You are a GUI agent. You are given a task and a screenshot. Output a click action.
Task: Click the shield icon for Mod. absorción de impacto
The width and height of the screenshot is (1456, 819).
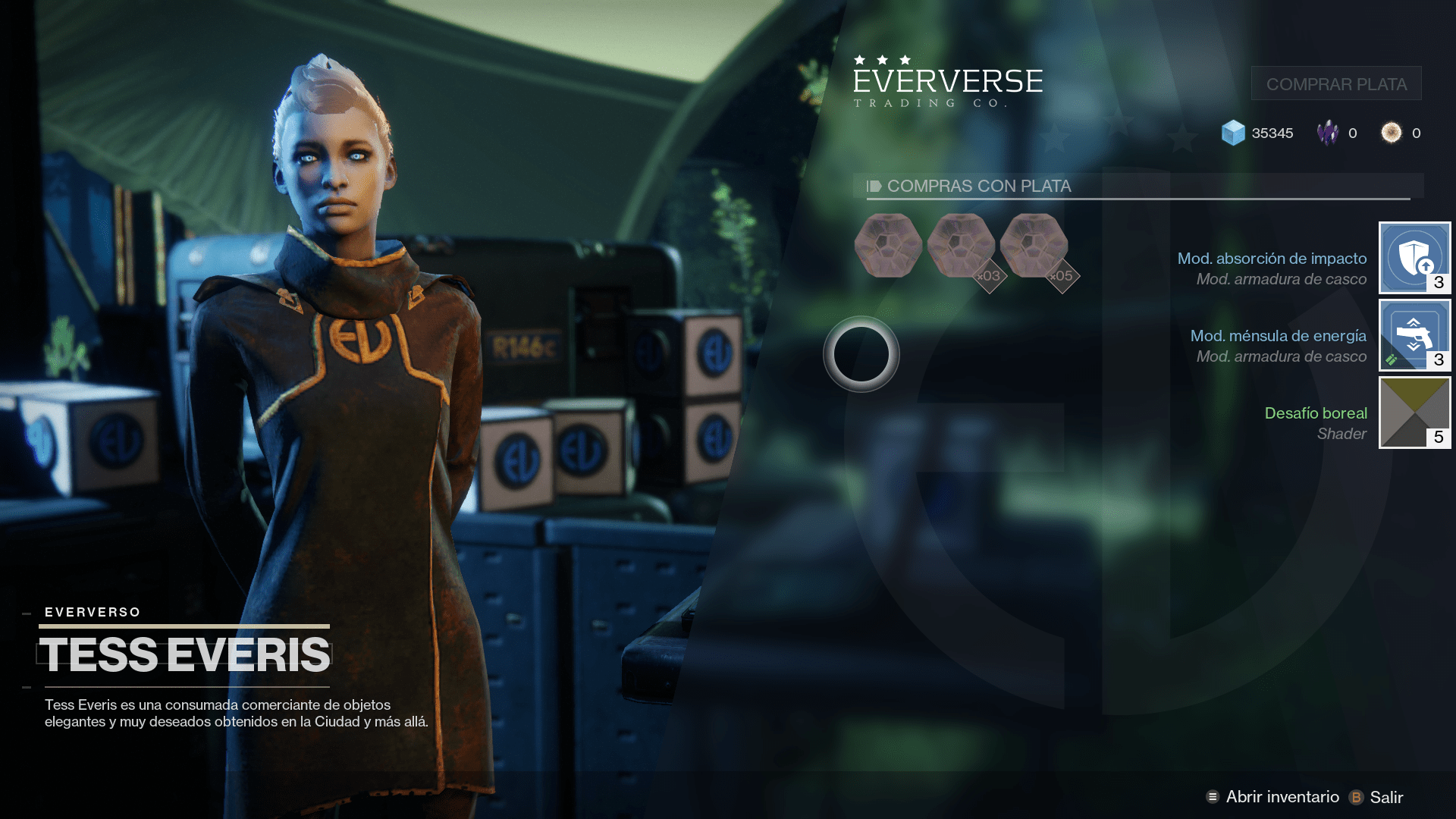click(x=1414, y=258)
